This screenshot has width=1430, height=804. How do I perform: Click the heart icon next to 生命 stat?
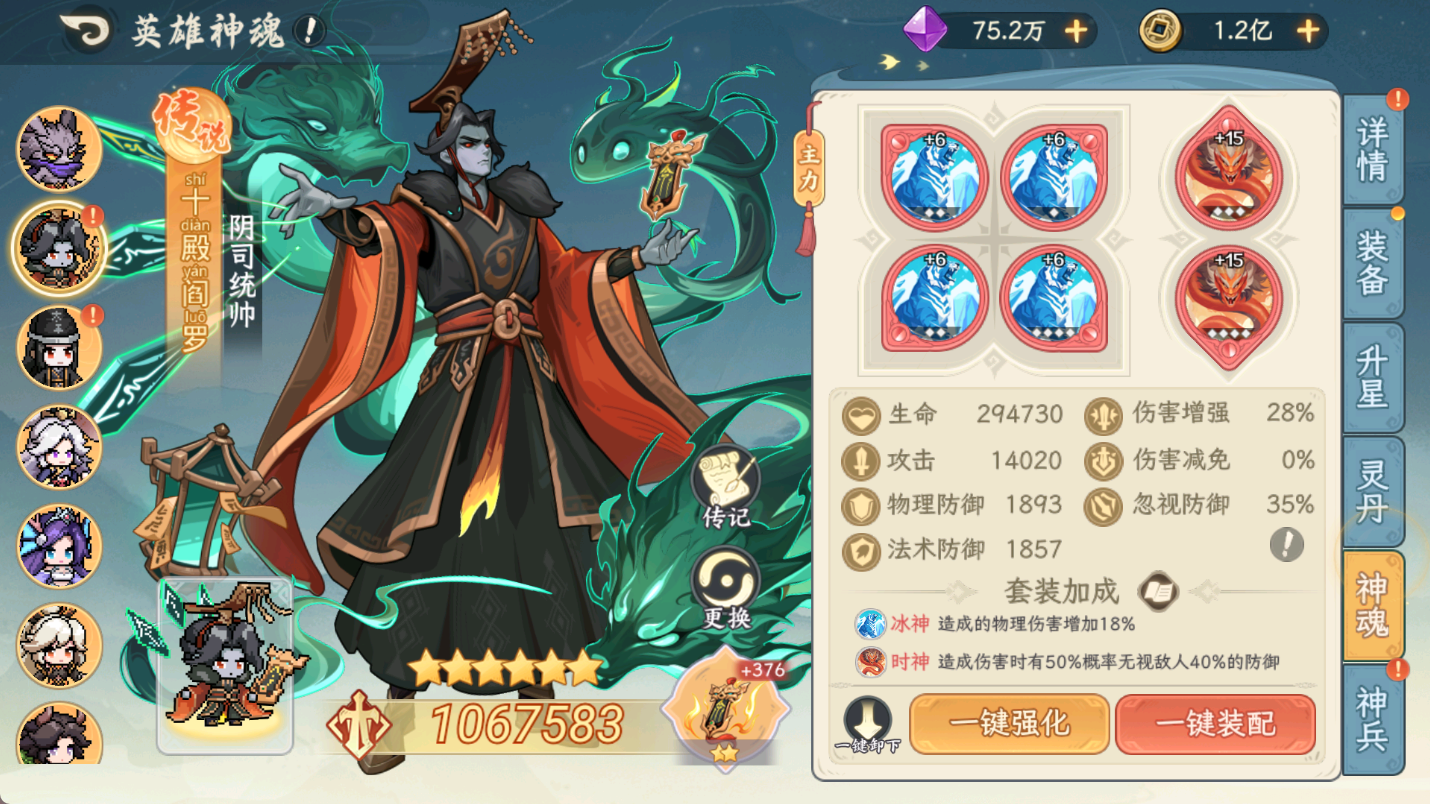click(861, 416)
